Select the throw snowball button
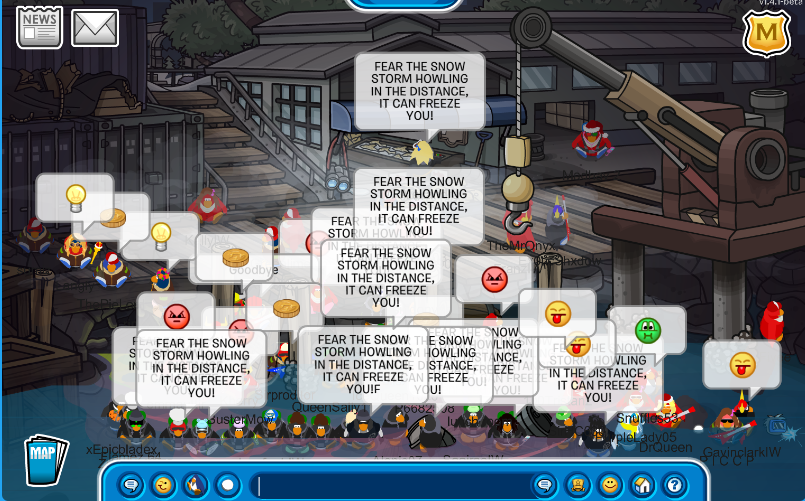This screenshot has height=501, width=805. (x=227, y=486)
